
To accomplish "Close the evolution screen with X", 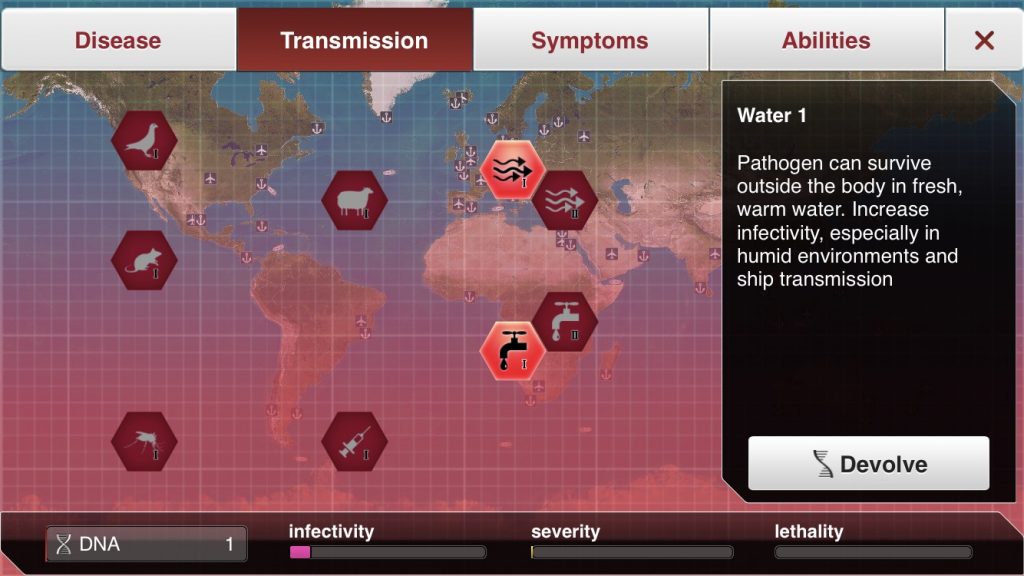I will (x=984, y=41).
